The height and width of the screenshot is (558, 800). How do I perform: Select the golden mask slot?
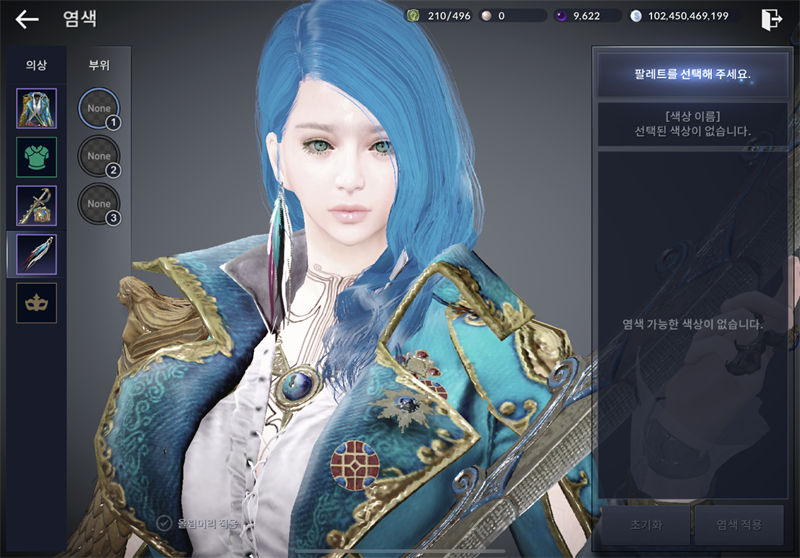coord(36,302)
